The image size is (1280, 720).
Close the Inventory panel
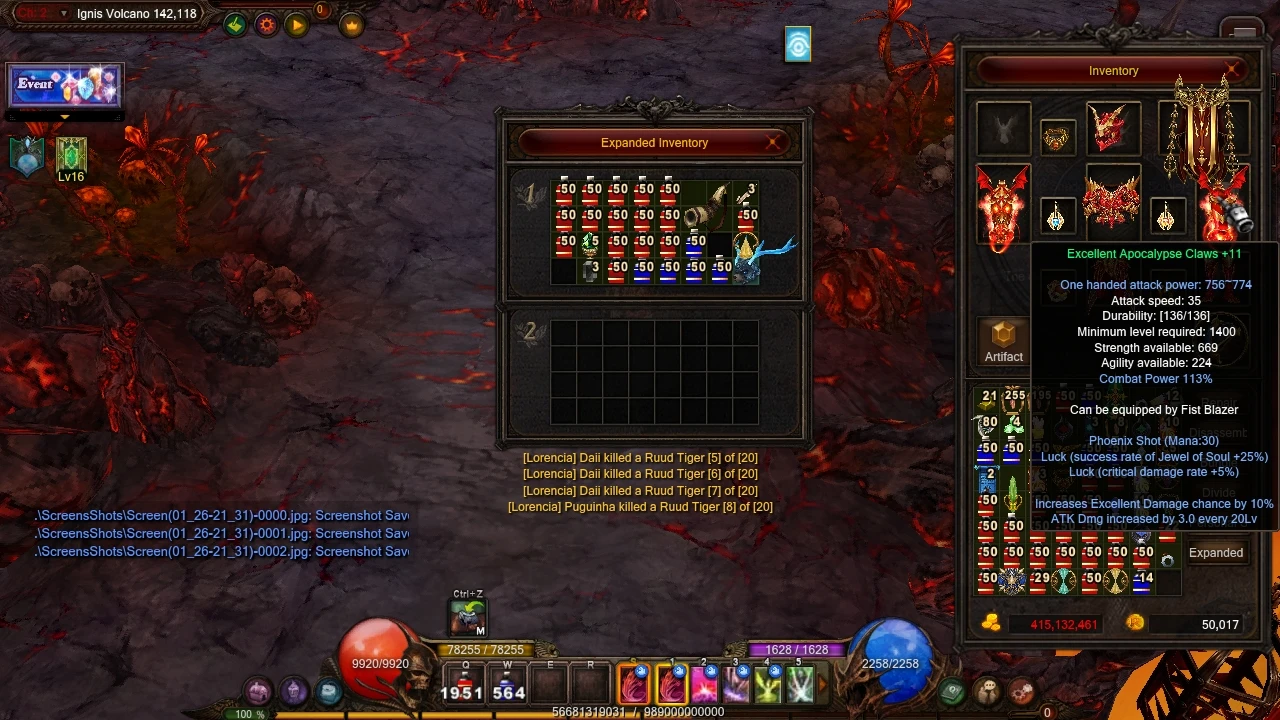pyautogui.click(x=1232, y=70)
